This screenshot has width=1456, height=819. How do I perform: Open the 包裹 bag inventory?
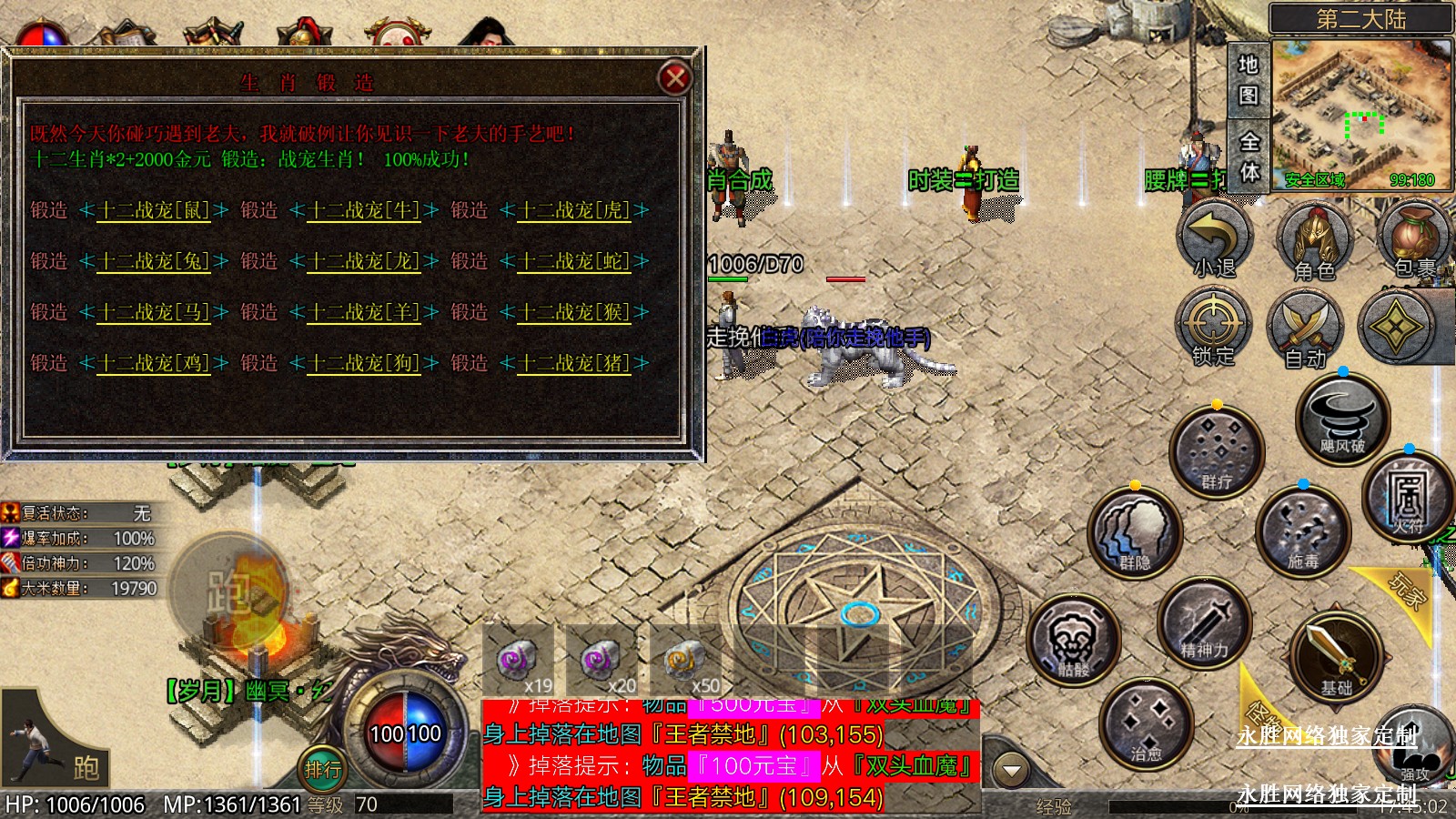click(x=1413, y=239)
